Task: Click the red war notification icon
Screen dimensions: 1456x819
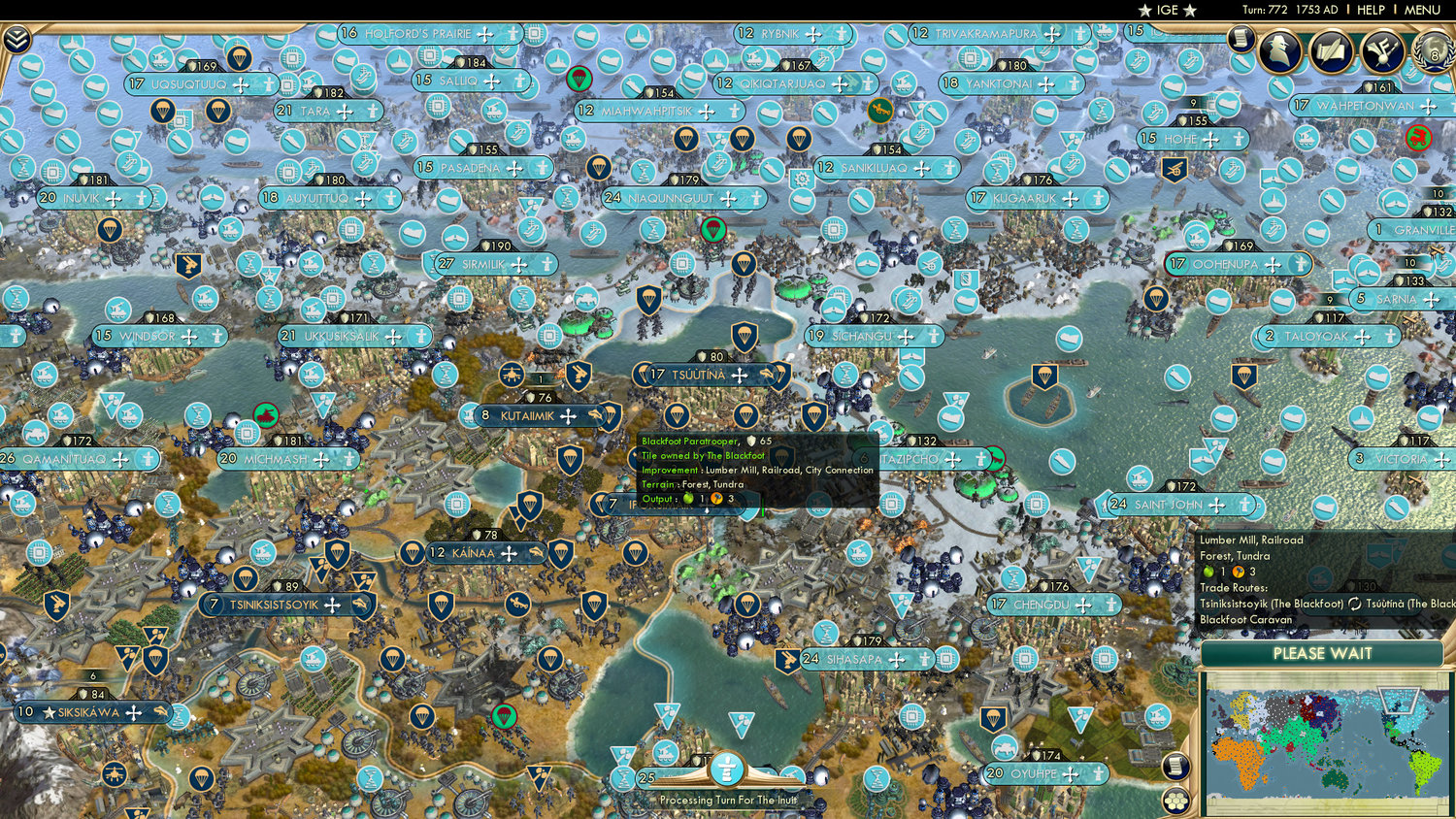Action: coord(1418,137)
